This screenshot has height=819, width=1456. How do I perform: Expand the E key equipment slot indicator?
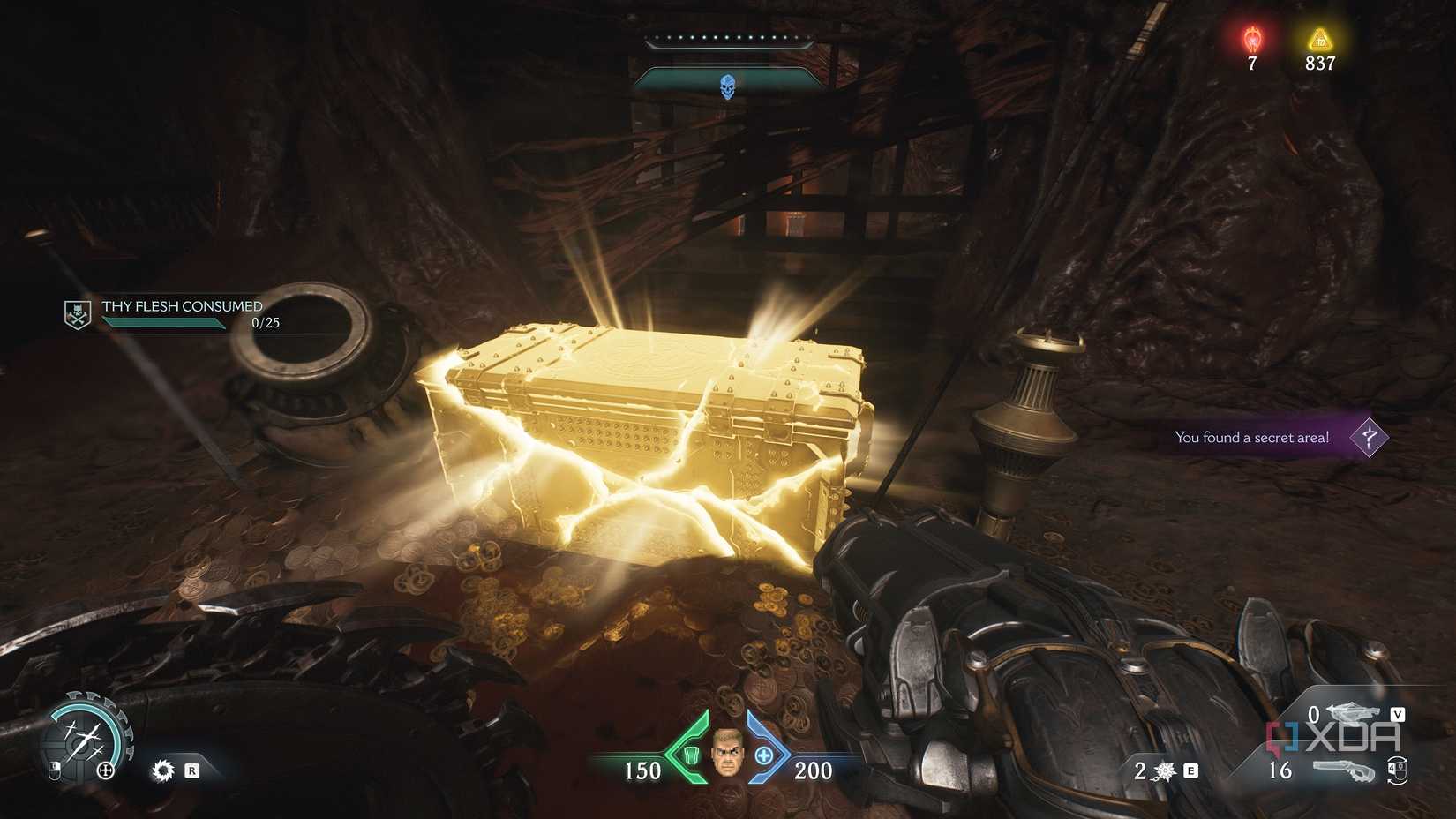(x=1191, y=770)
